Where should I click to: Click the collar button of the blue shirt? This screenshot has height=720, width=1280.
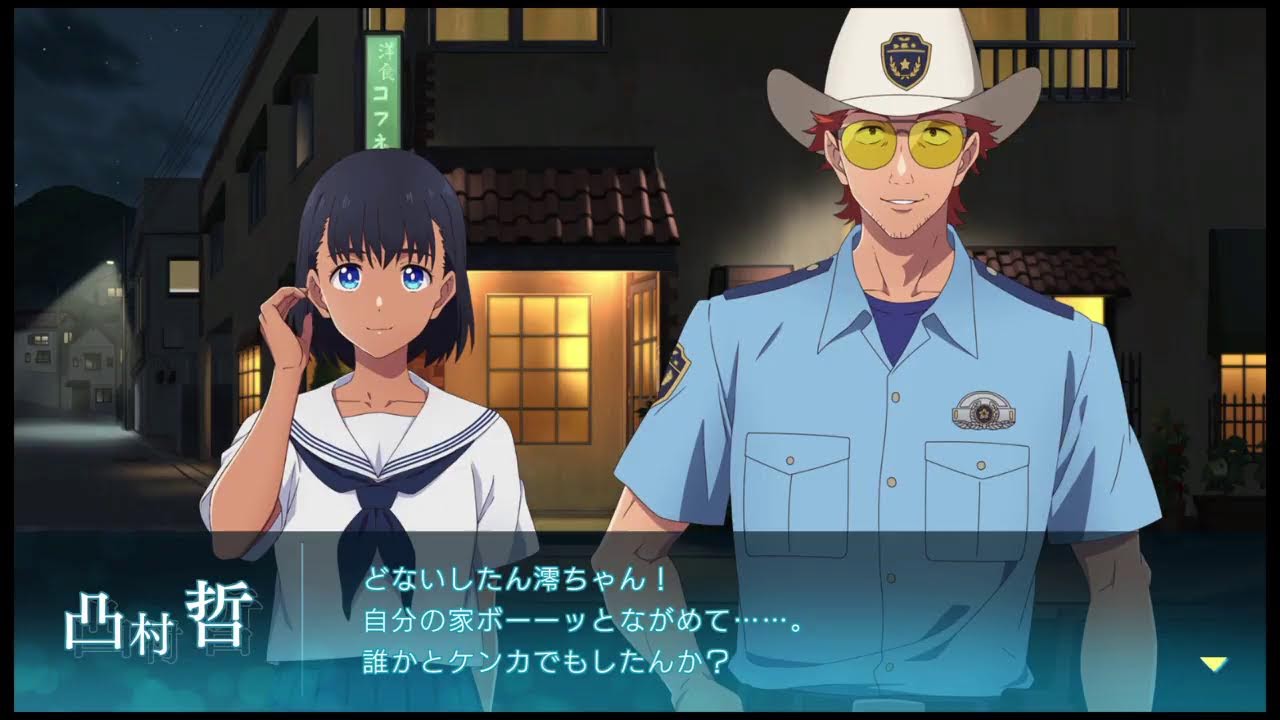895,398
